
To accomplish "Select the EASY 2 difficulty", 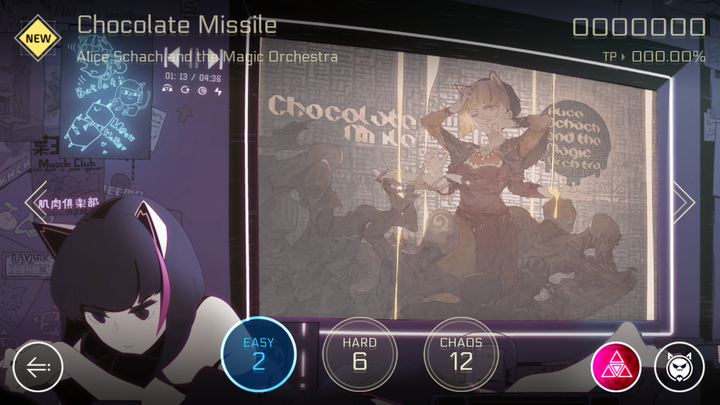I will click(x=258, y=353).
